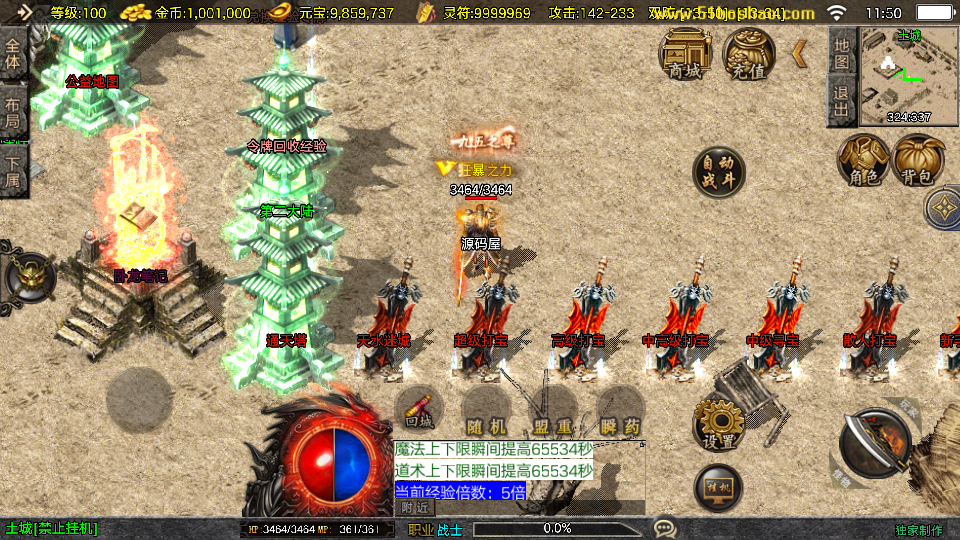The width and height of the screenshot is (960, 540).
Task: Open the 设置 settings gear
Action: point(718,425)
